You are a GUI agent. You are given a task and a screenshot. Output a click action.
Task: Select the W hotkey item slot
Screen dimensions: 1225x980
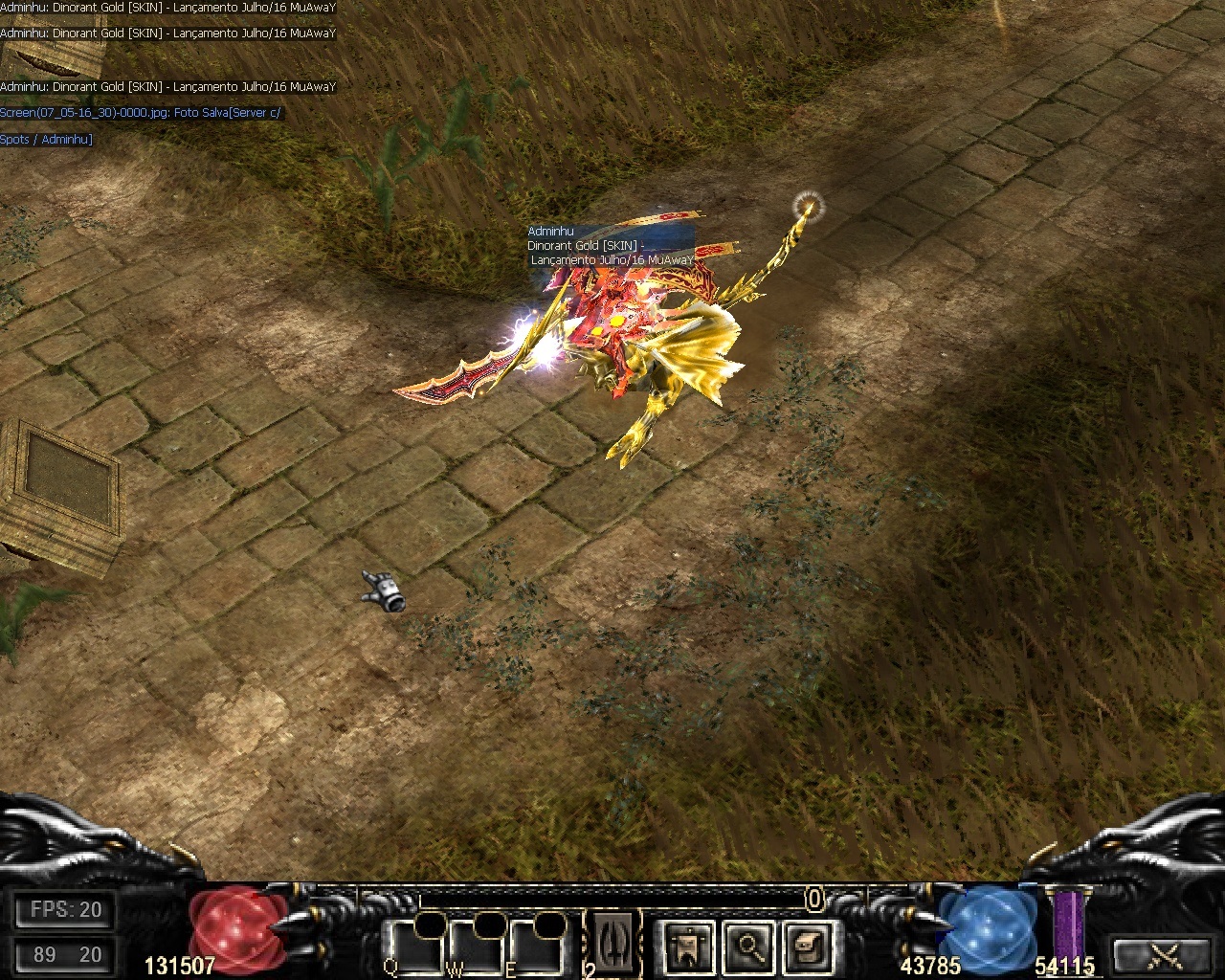tap(476, 948)
